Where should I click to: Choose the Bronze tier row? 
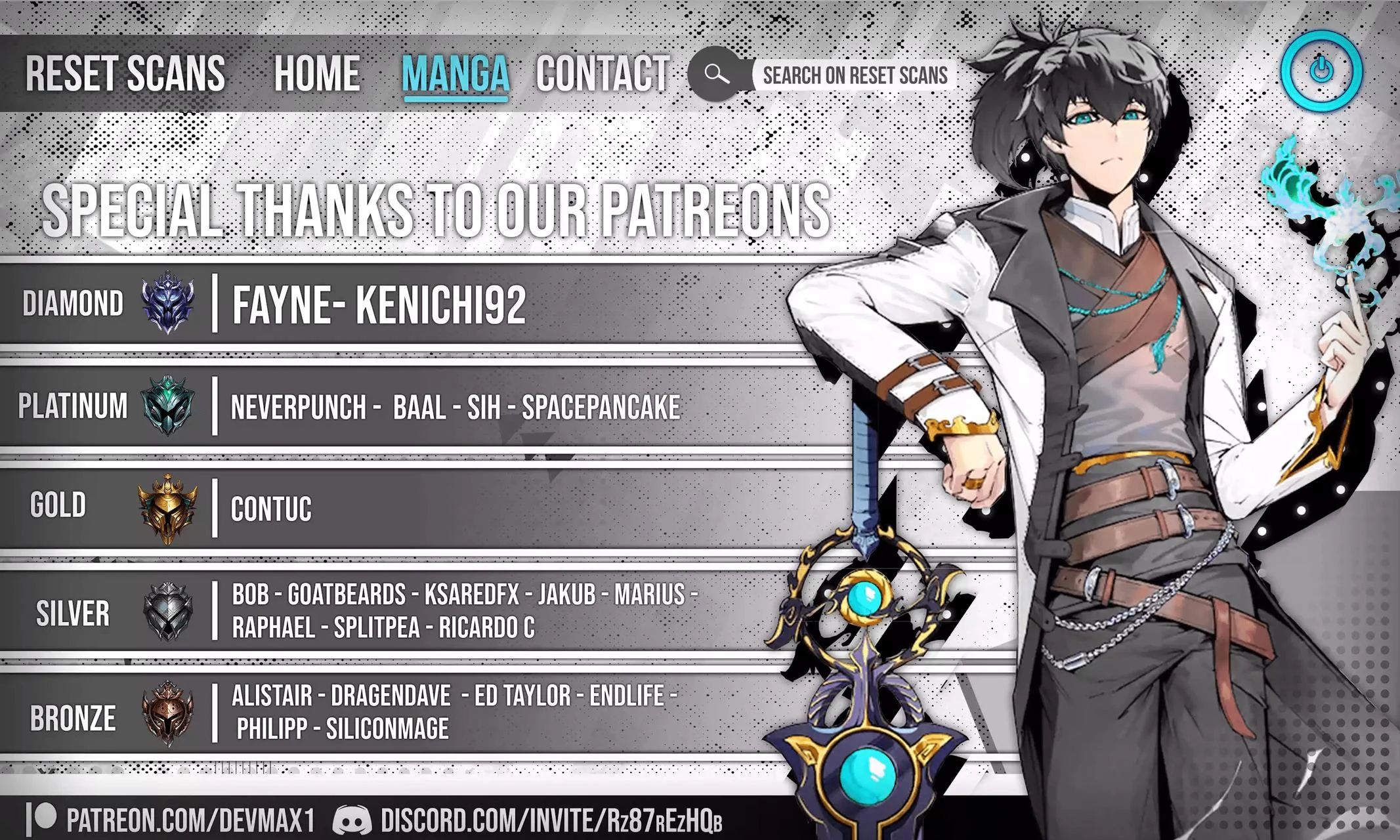394,713
